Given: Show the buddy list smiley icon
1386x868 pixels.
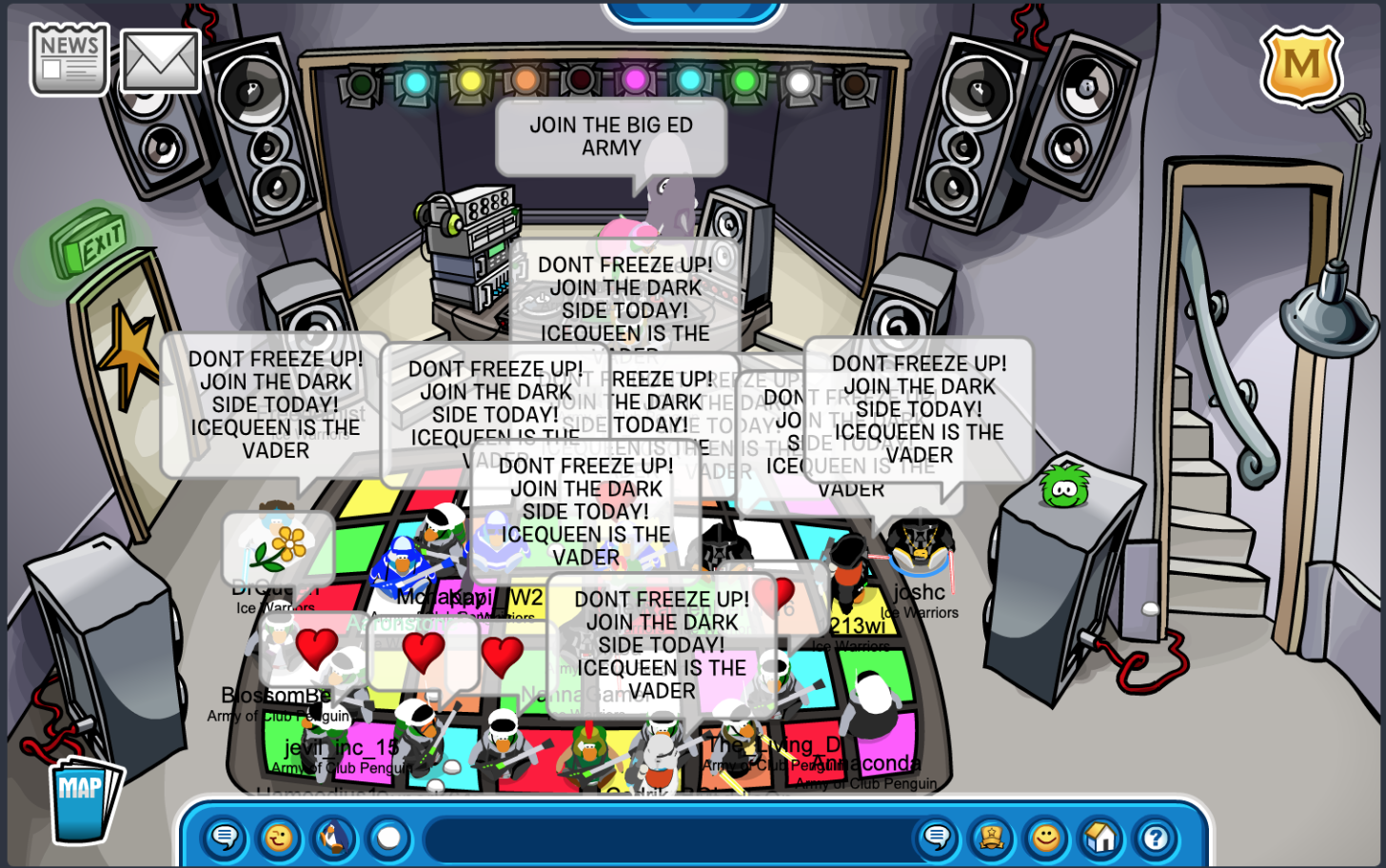Looking at the screenshot, I should tap(1046, 838).
